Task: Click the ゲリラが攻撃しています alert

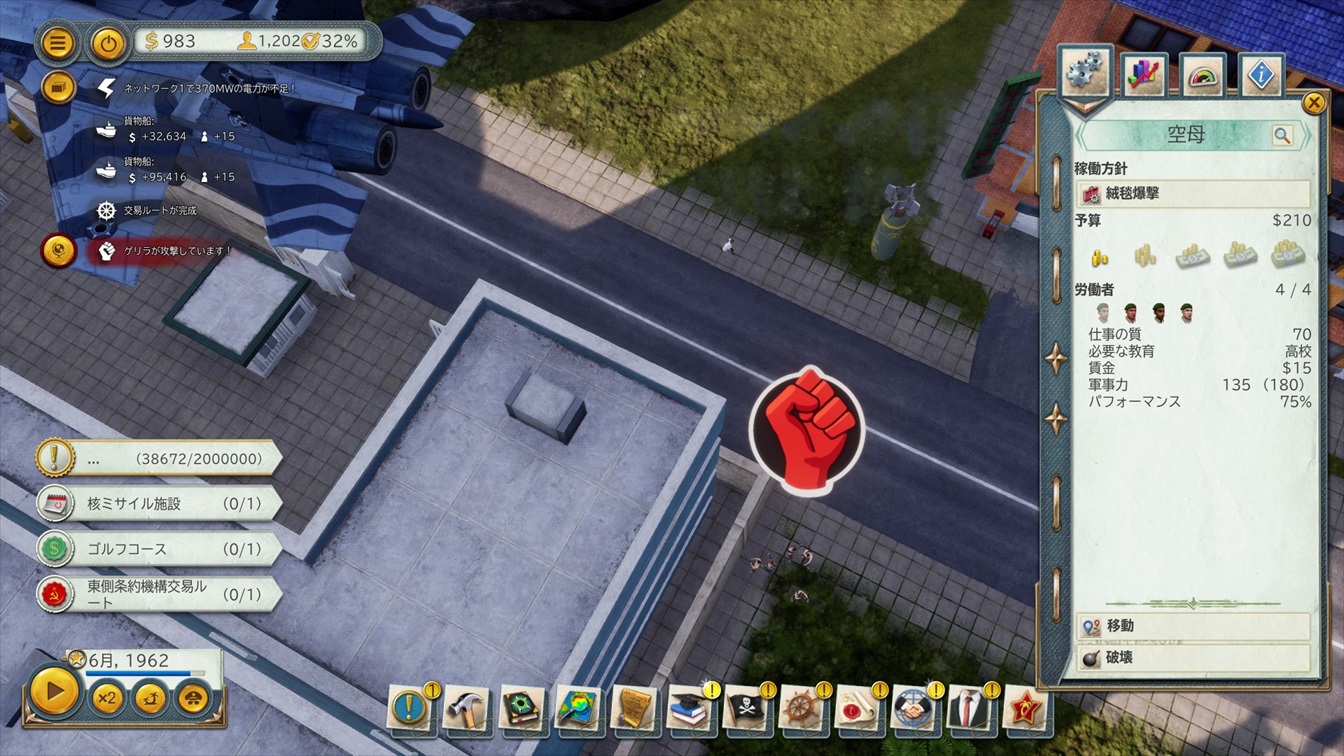Action: coord(160,250)
